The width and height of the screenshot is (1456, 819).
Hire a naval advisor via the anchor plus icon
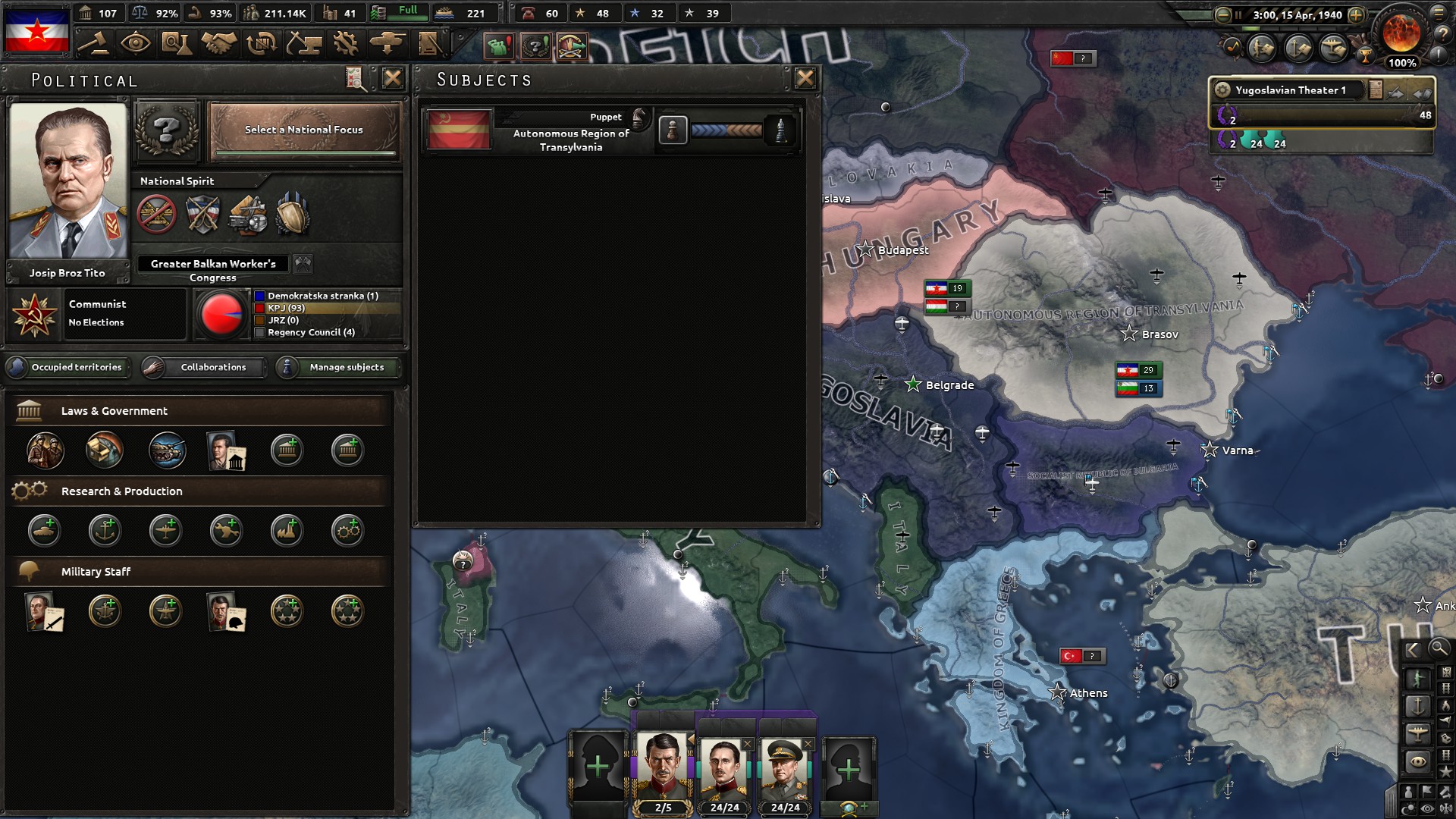(105, 531)
